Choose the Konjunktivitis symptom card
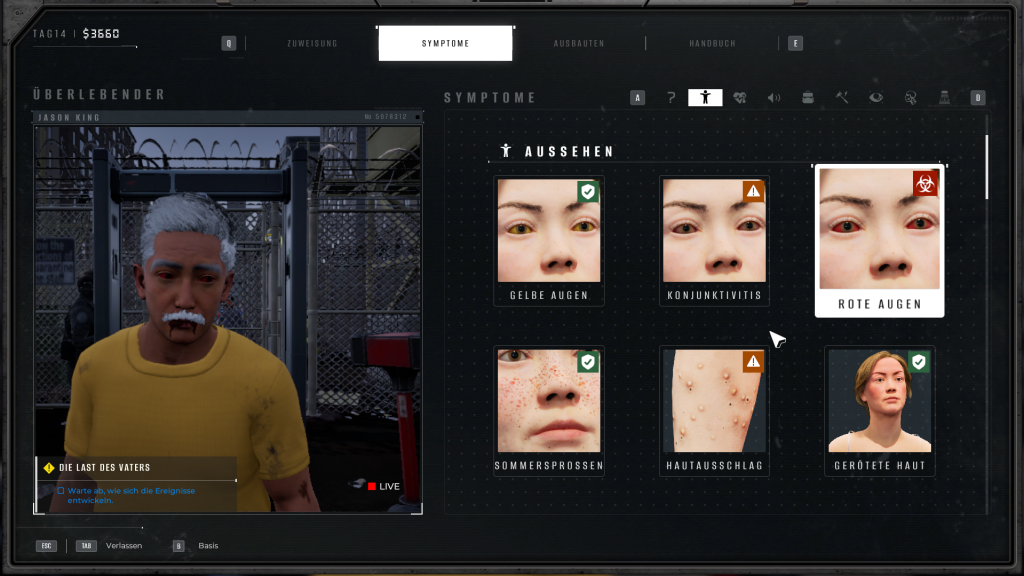This screenshot has height=576, width=1024. point(714,241)
